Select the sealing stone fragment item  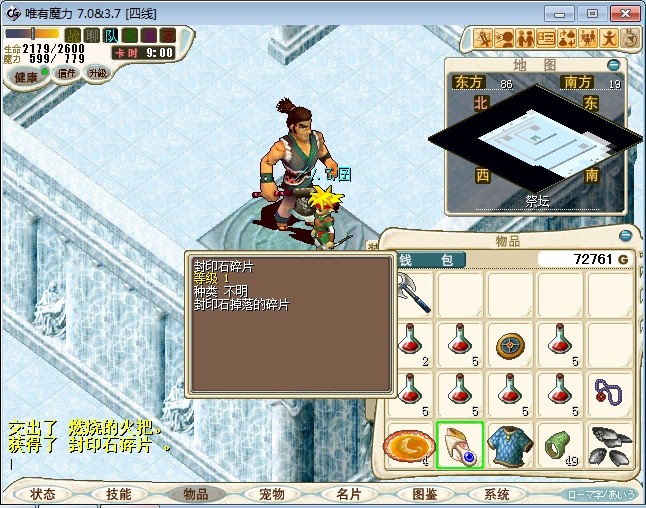click(460, 443)
